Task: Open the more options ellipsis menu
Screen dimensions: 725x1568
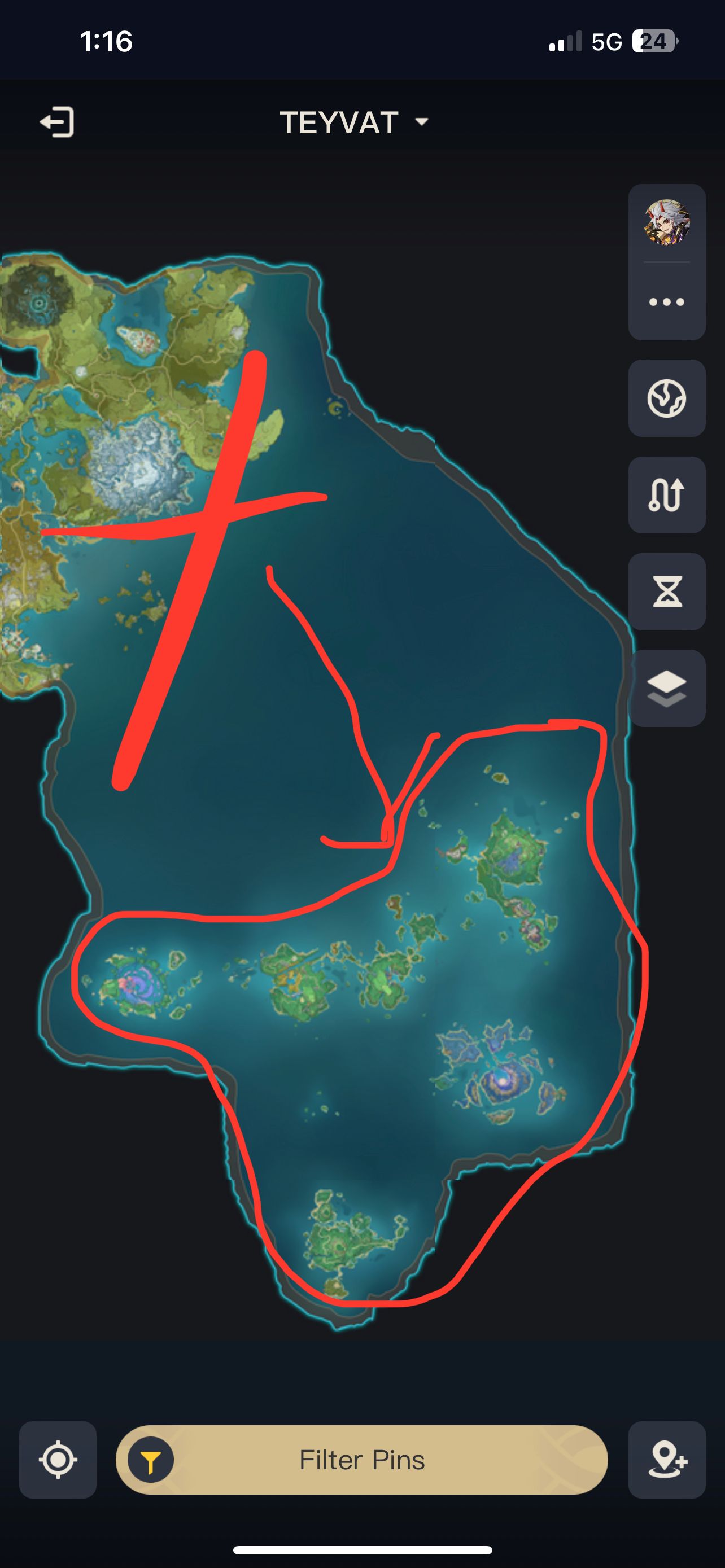Action: tap(667, 301)
